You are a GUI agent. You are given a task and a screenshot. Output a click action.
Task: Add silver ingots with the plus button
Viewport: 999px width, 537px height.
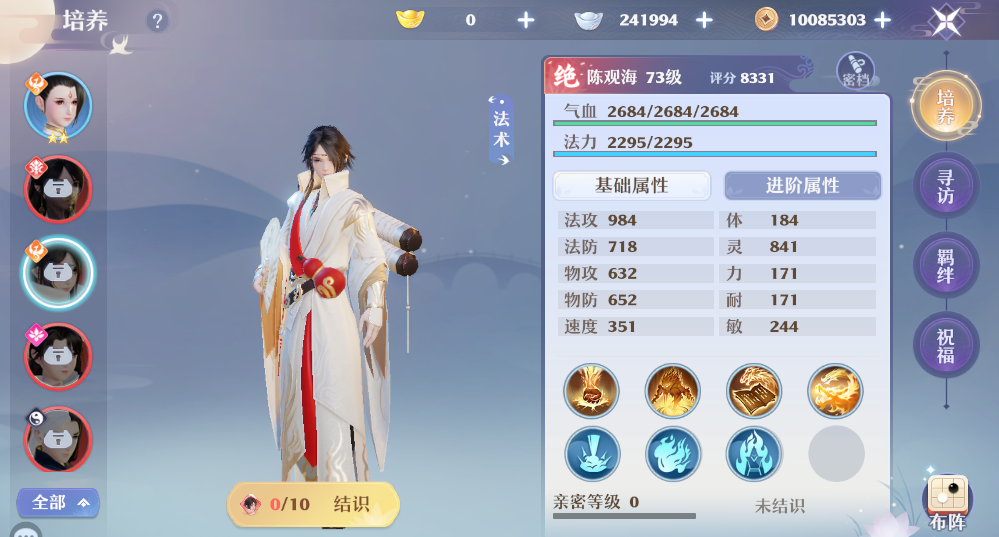[704, 20]
